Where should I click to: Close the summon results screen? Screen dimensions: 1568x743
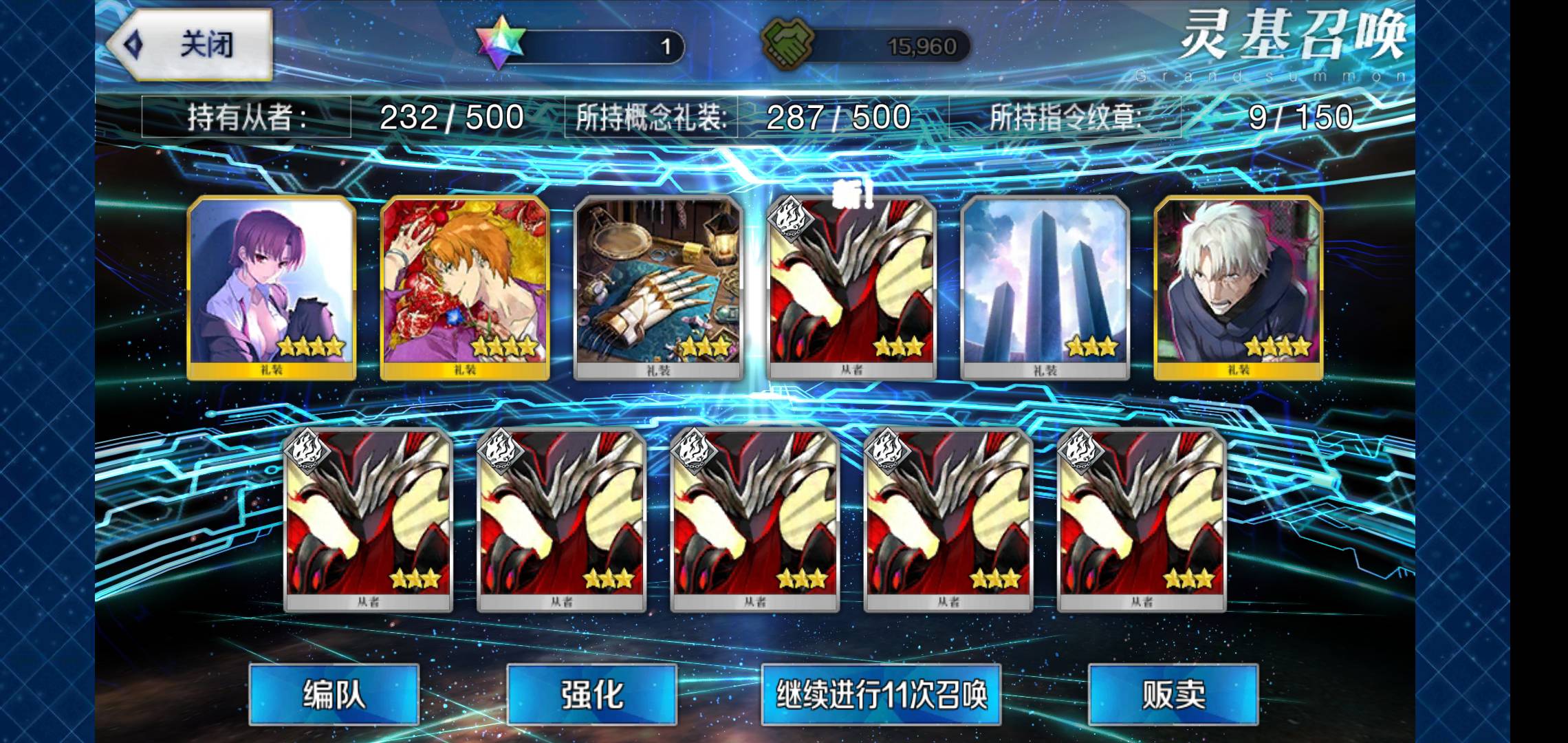coord(191,45)
